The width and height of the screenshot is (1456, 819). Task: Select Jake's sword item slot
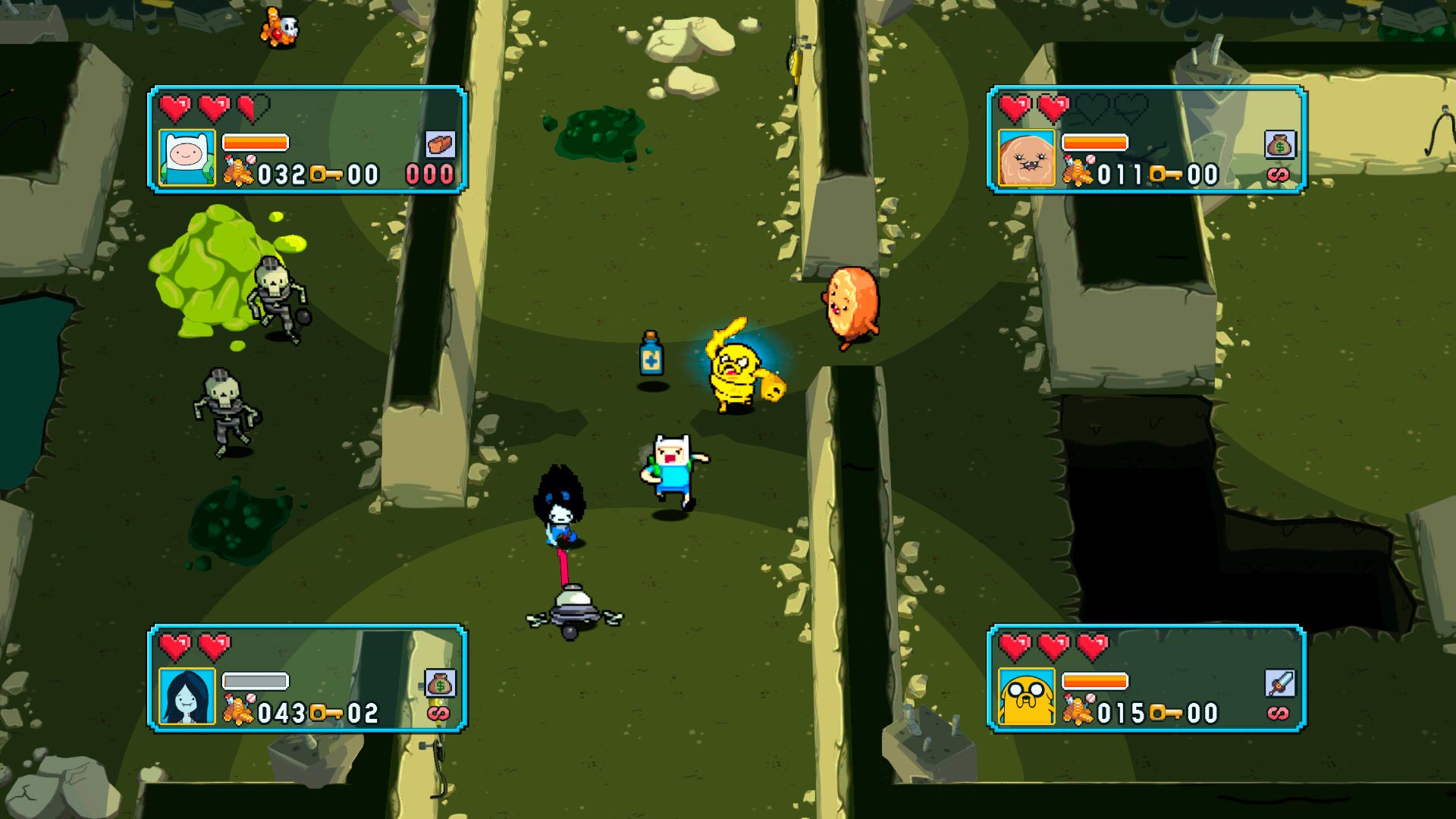[1279, 683]
